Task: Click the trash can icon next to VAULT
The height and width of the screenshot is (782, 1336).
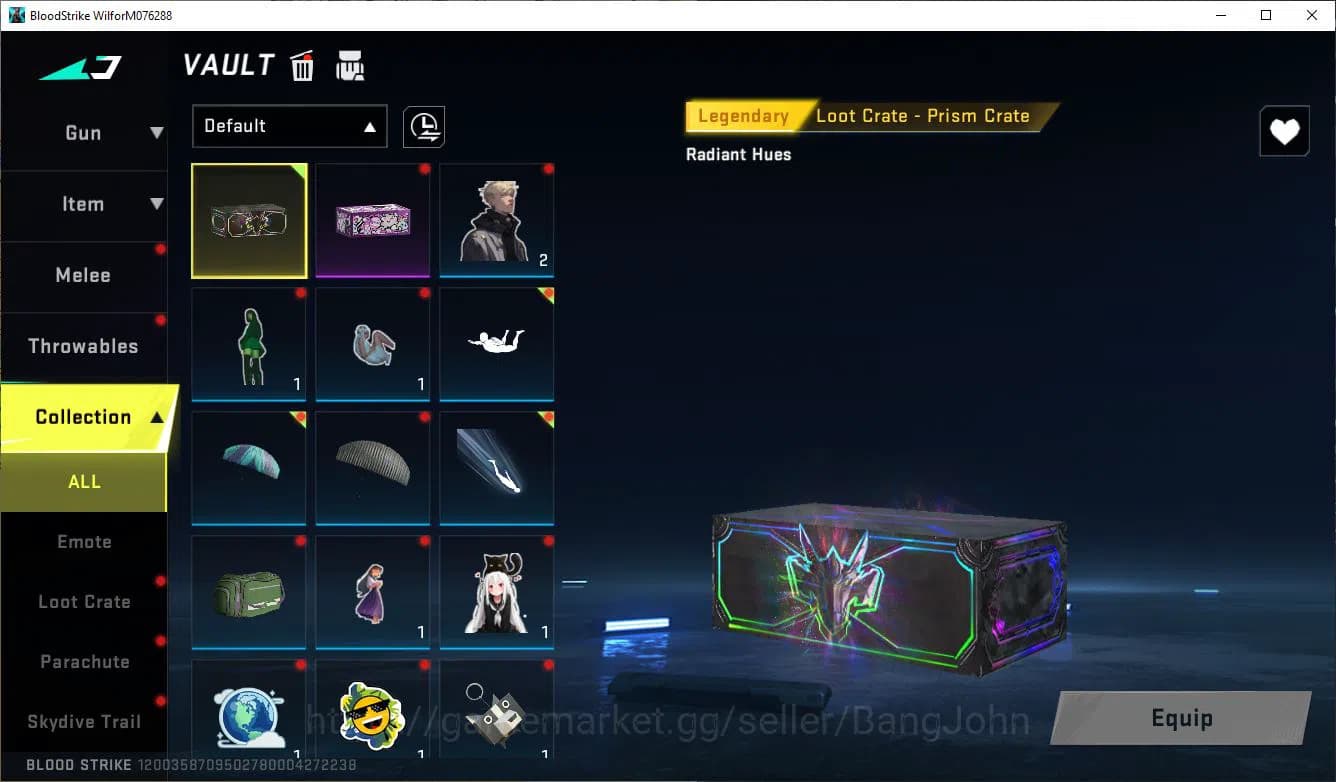Action: (301, 65)
